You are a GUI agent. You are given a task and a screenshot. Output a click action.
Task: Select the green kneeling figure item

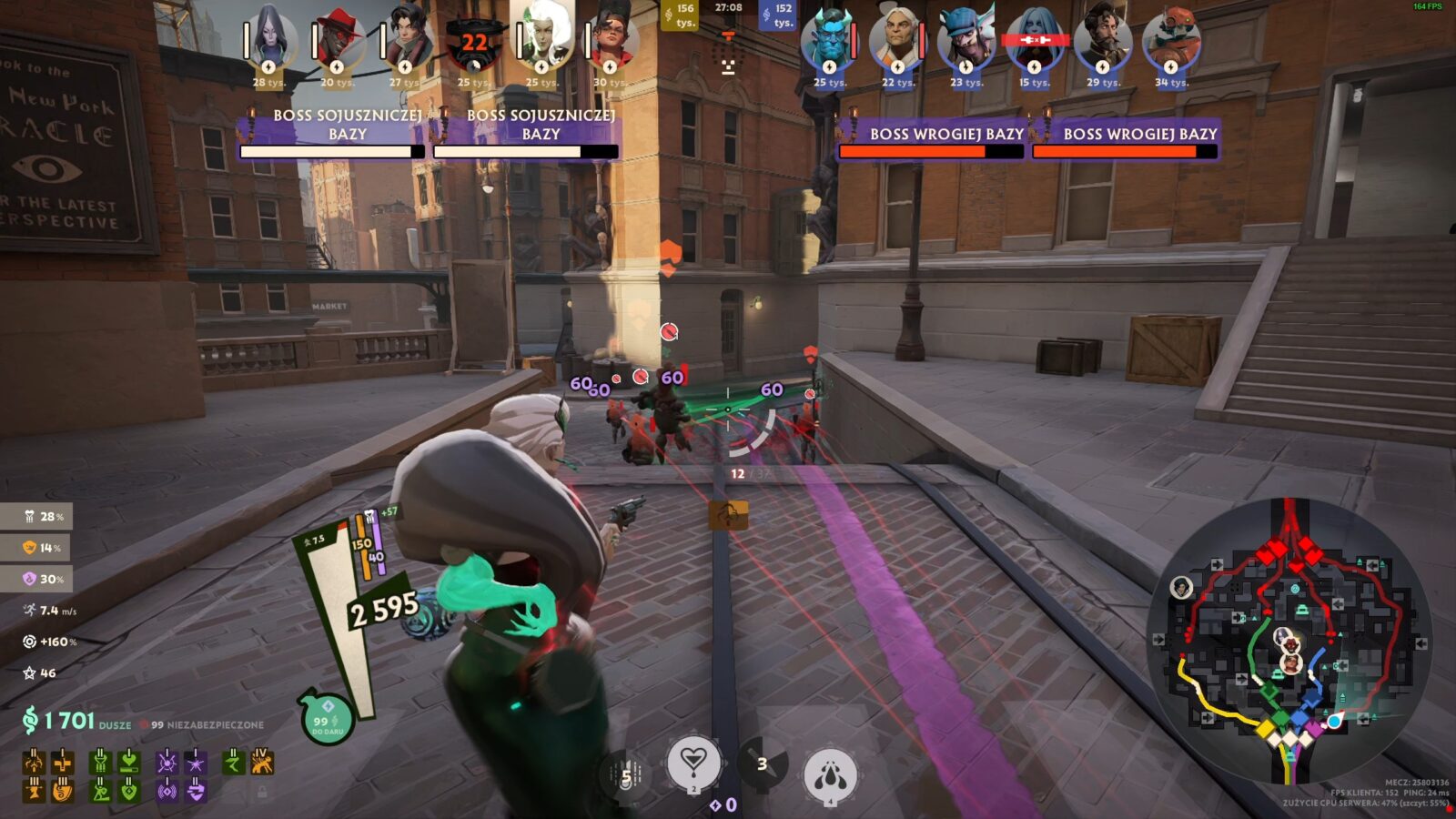coord(100,792)
